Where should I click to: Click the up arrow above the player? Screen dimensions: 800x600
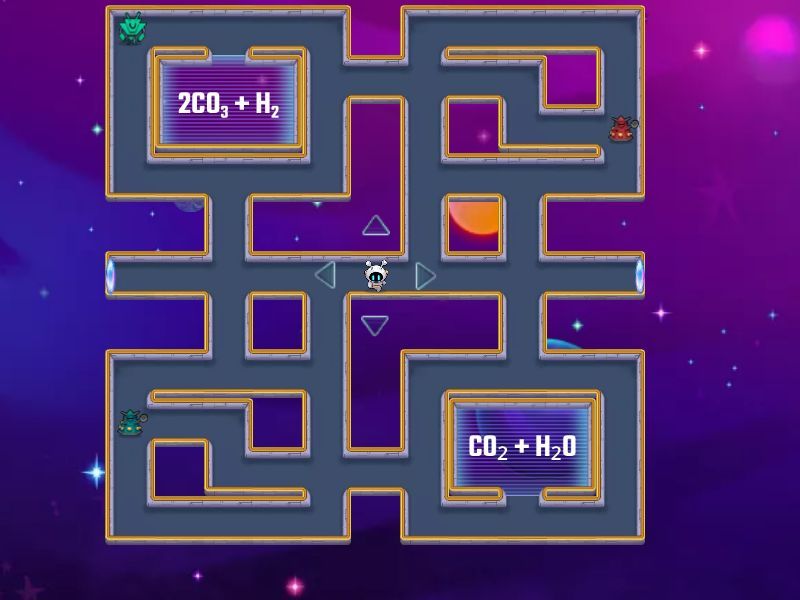(x=375, y=225)
